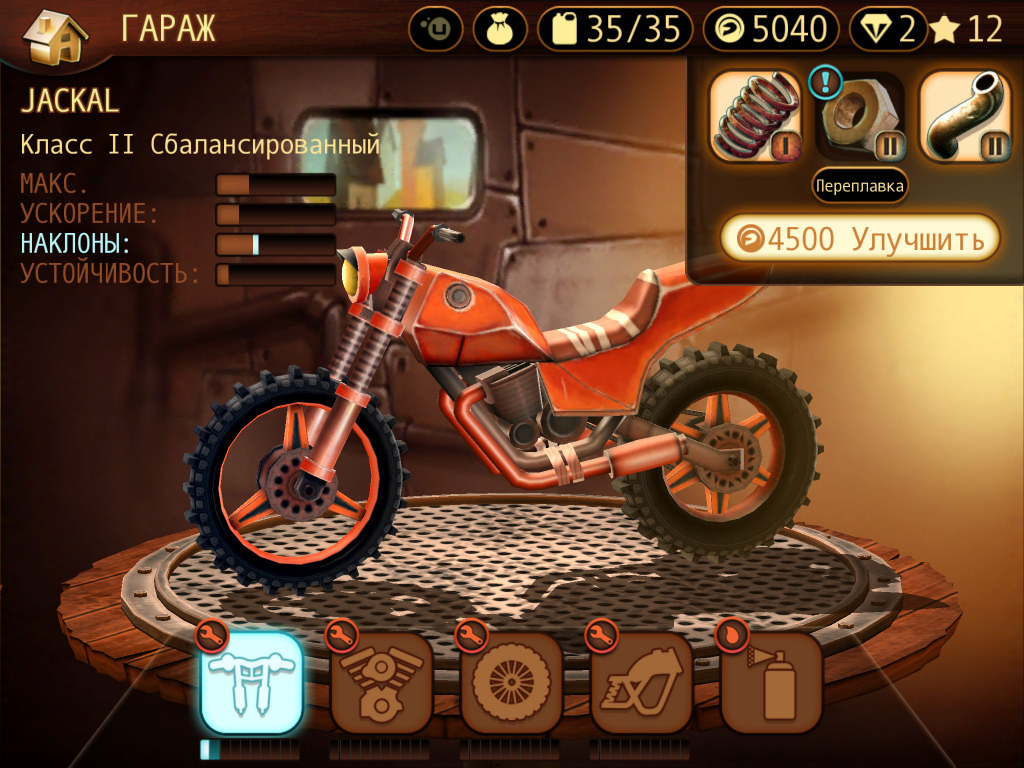1024x768 pixels.
Task: Switch to the handlebars upgrade tab
Action: click(251, 683)
